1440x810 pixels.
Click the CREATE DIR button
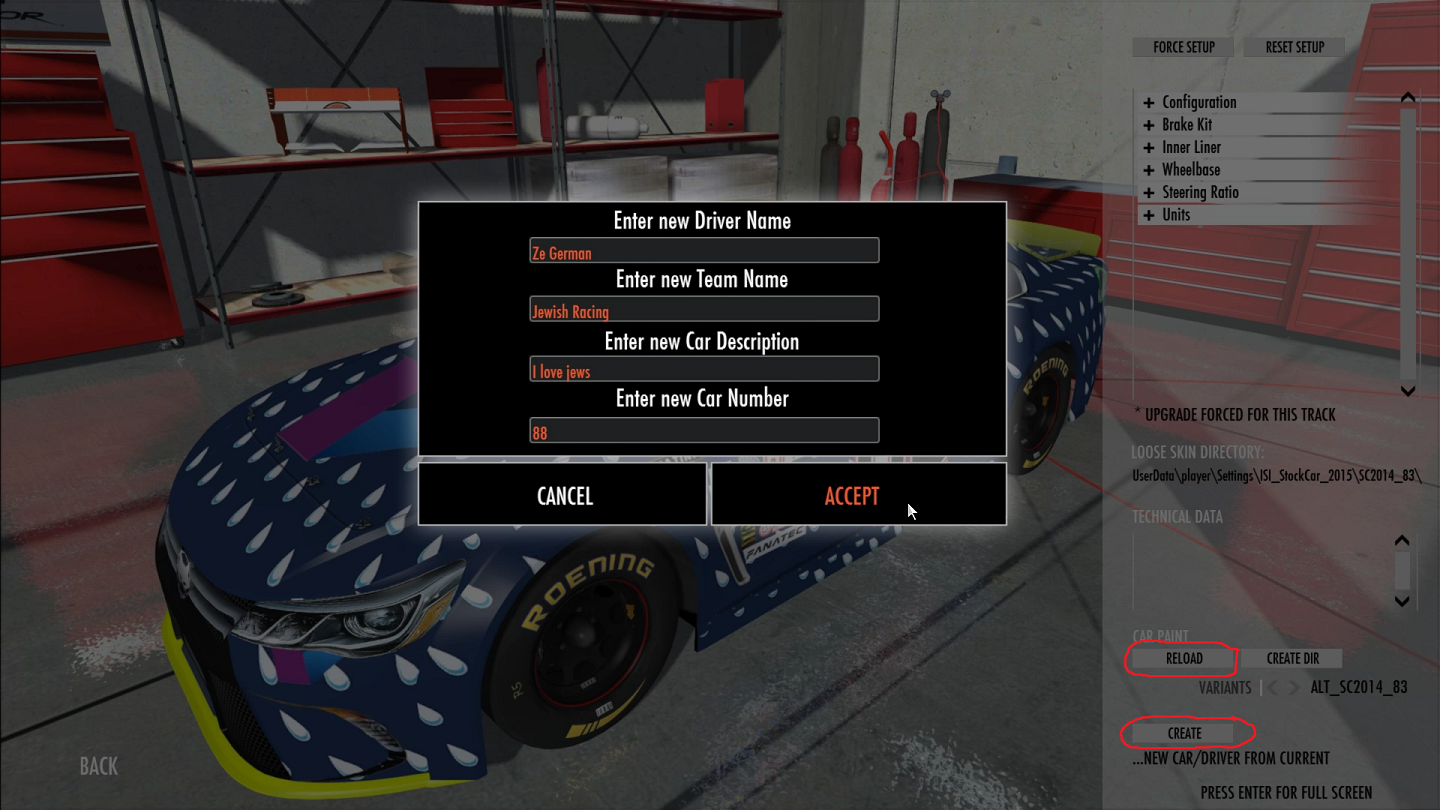click(1292, 659)
